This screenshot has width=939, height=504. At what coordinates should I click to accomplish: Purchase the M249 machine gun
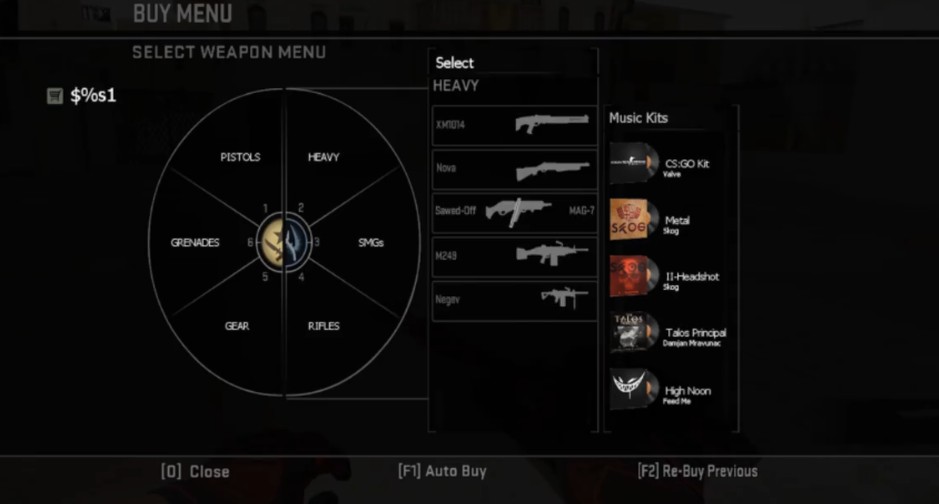tap(514, 255)
